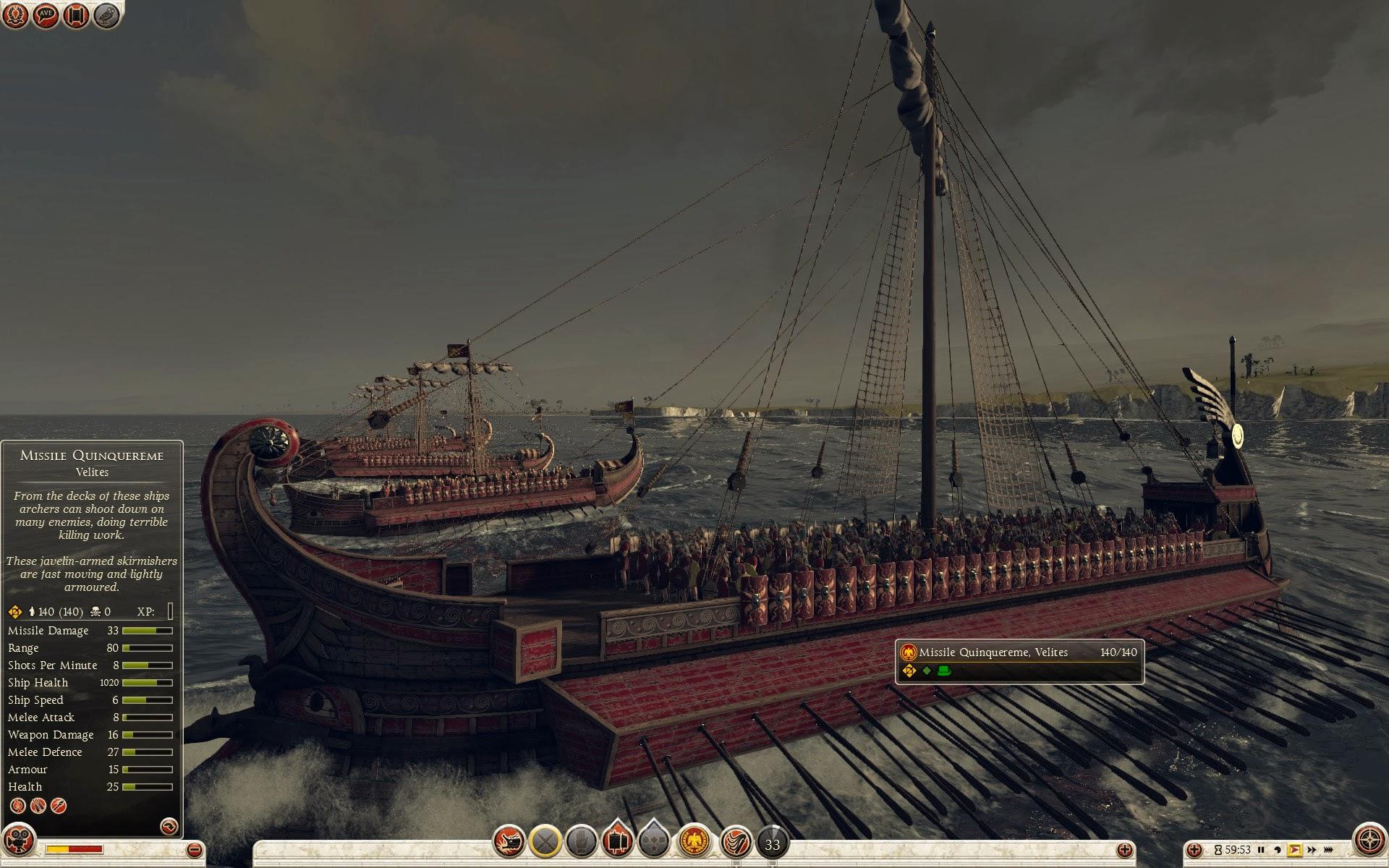Pause the battle
Screen dimensions: 1389x868
(x=1261, y=850)
